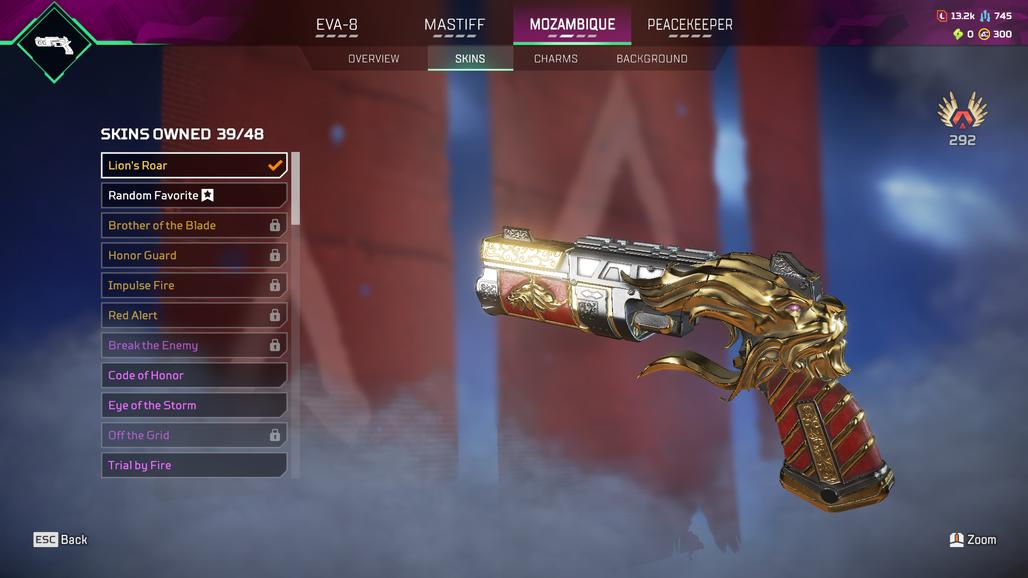Choose the Impulse Fire skin
The height and width of the screenshot is (578, 1028).
(x=194, y=285)
